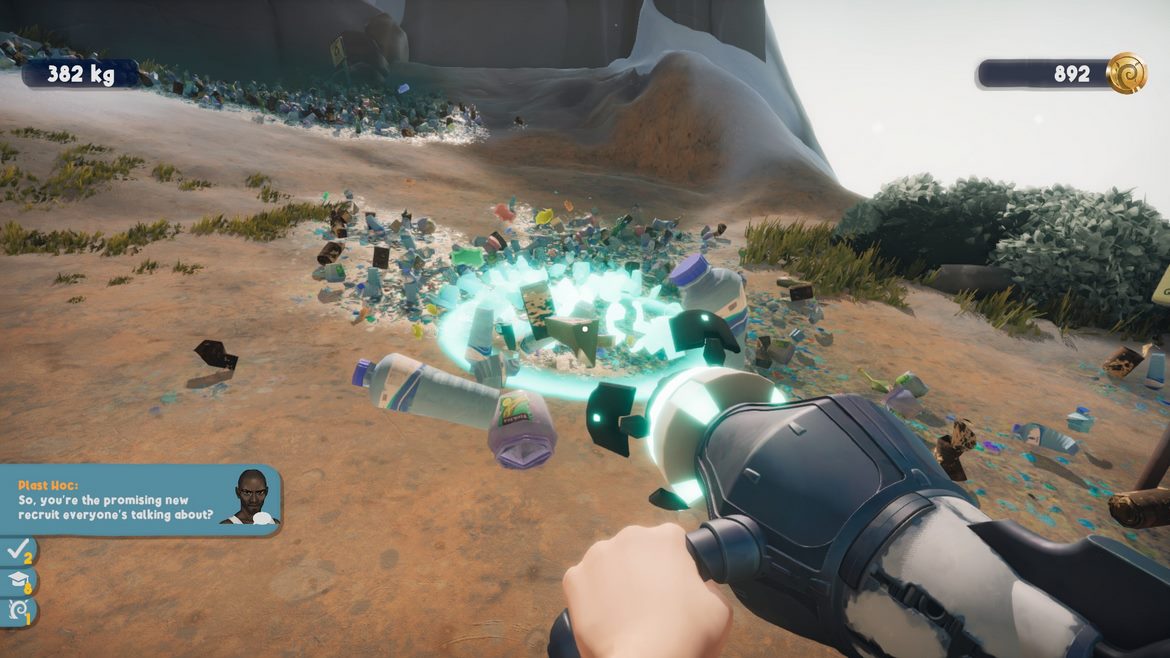Open the checkmark tasks tab
The height and width of the screenshot is (658, 1170).
18,550
